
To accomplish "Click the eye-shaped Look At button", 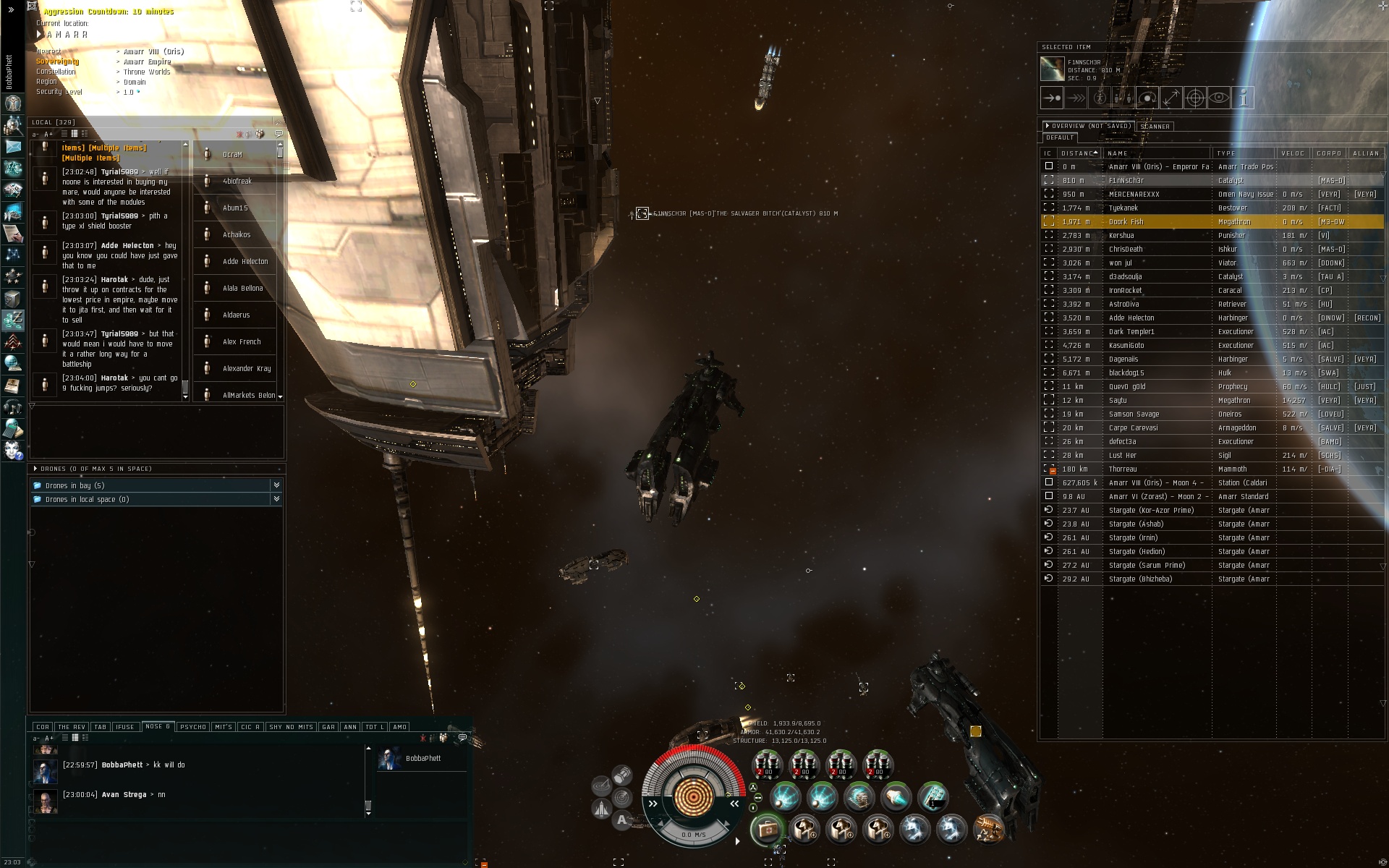I will pyautogui.click(x=1219, y=98).
